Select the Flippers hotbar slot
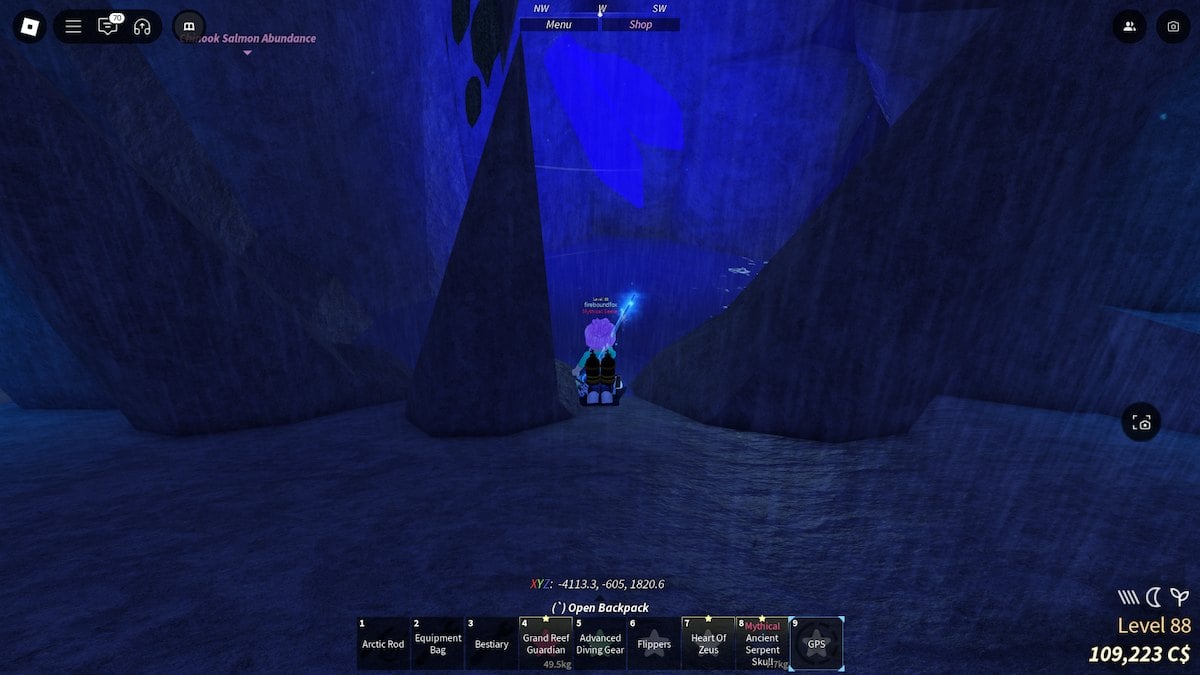The height and width of the screenshot is (675, 1200). click(x=654, y=644)
